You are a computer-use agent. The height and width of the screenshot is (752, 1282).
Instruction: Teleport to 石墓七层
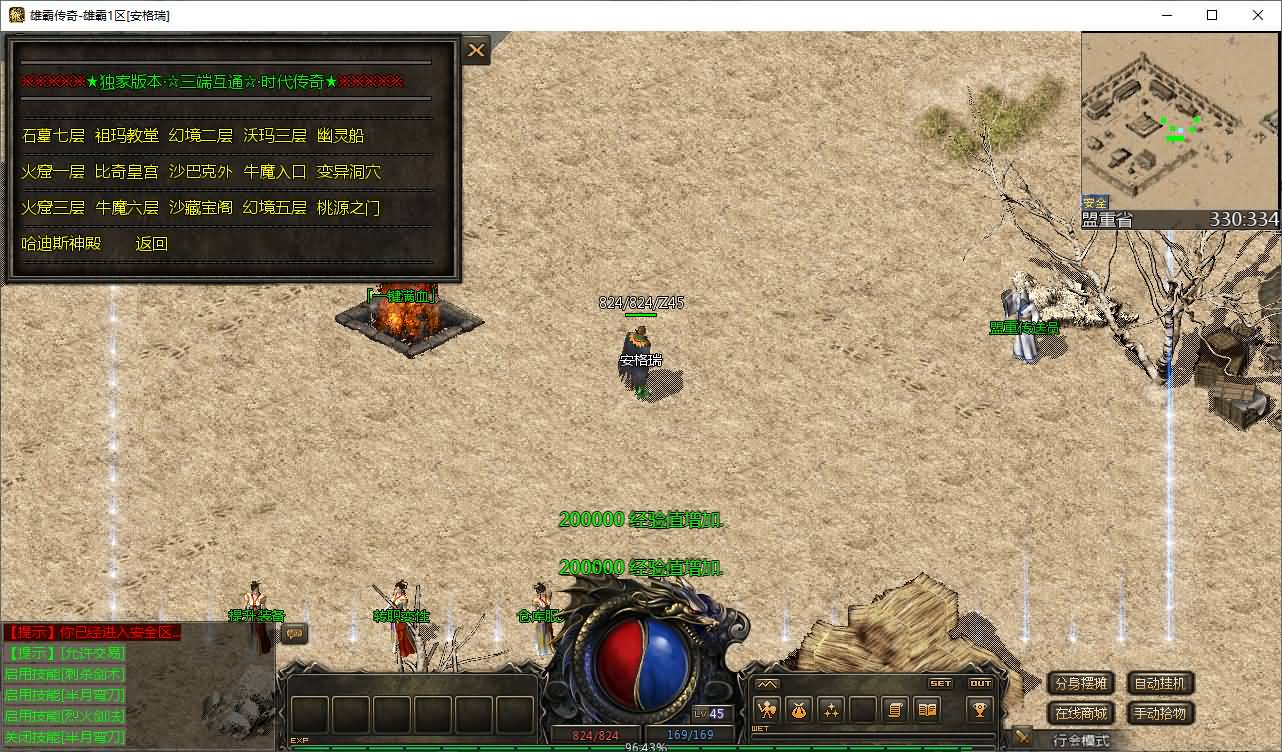pos(53,136)
